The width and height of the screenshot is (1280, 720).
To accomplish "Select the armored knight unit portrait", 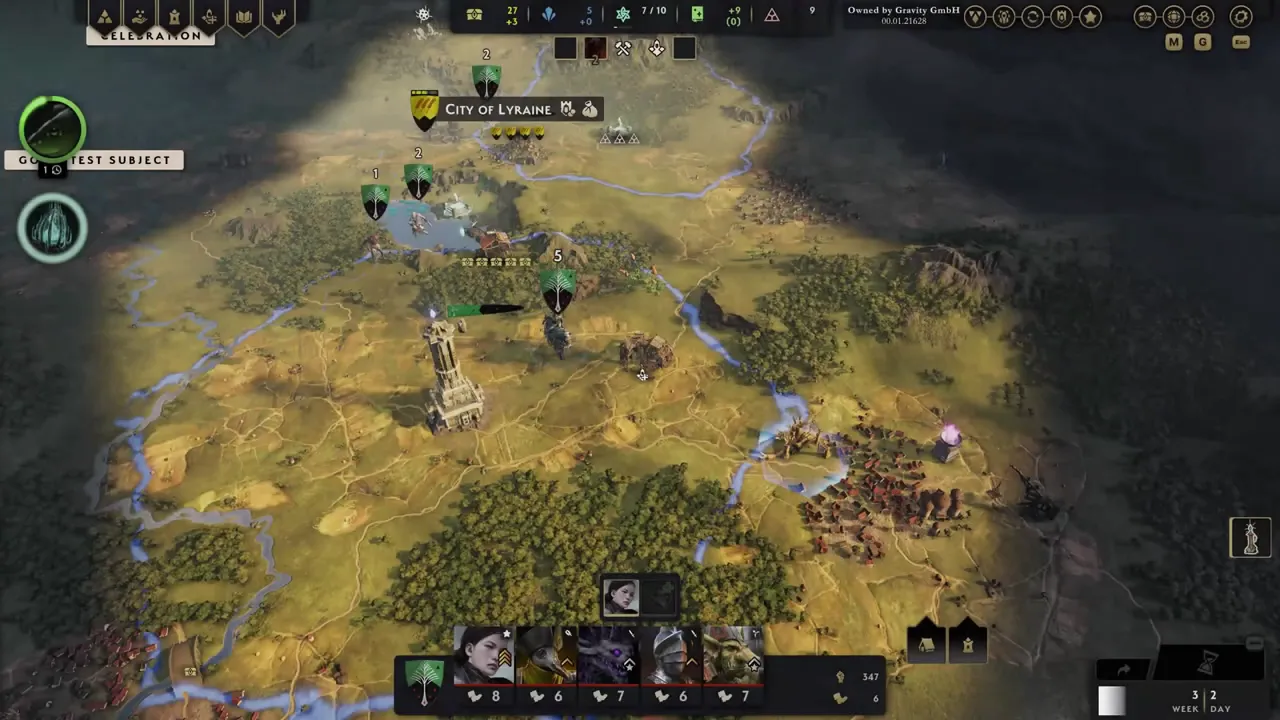I will (671, 656).
